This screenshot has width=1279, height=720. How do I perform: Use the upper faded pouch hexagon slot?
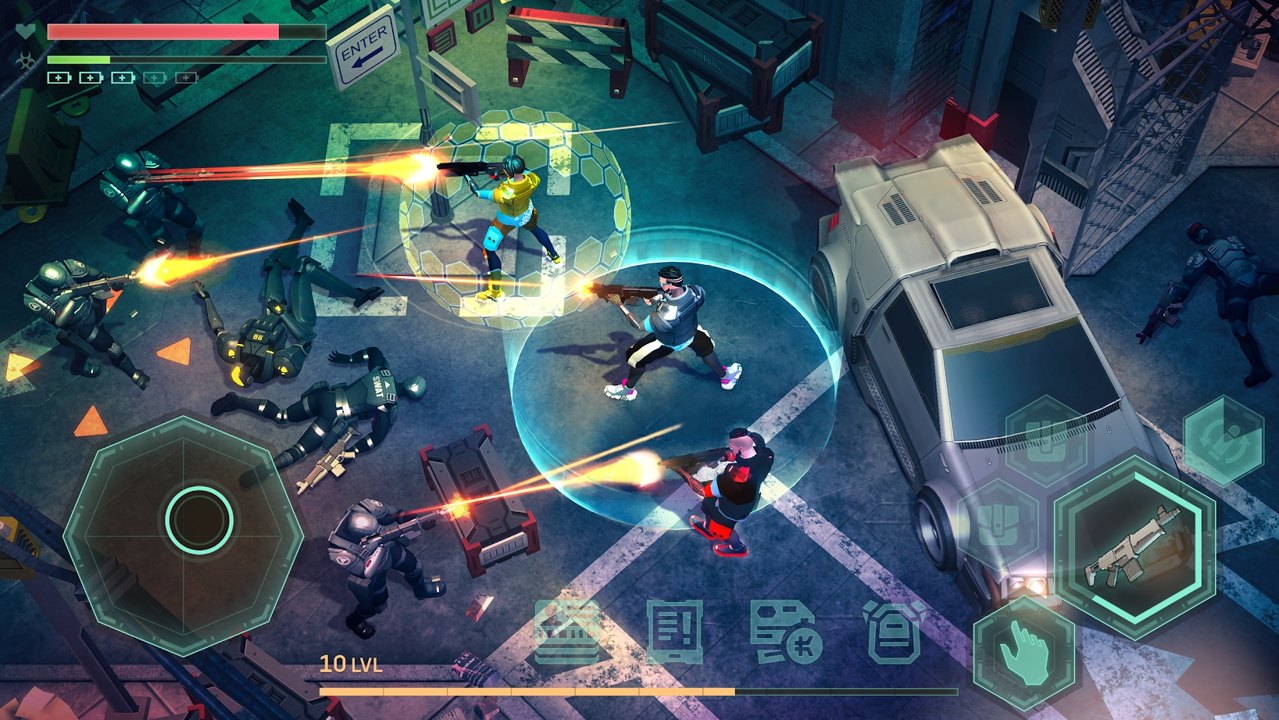tap(1044, 440)
